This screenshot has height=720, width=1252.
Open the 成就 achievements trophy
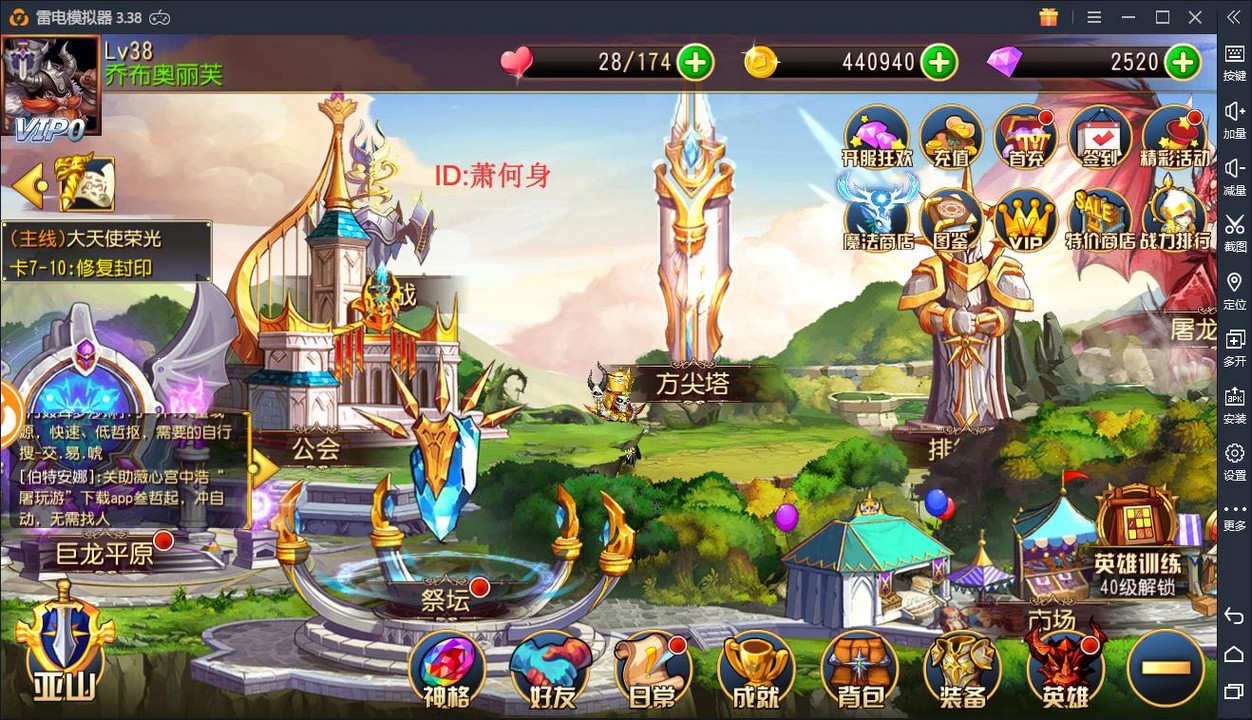pyautogui.click(x=756, y=668)
